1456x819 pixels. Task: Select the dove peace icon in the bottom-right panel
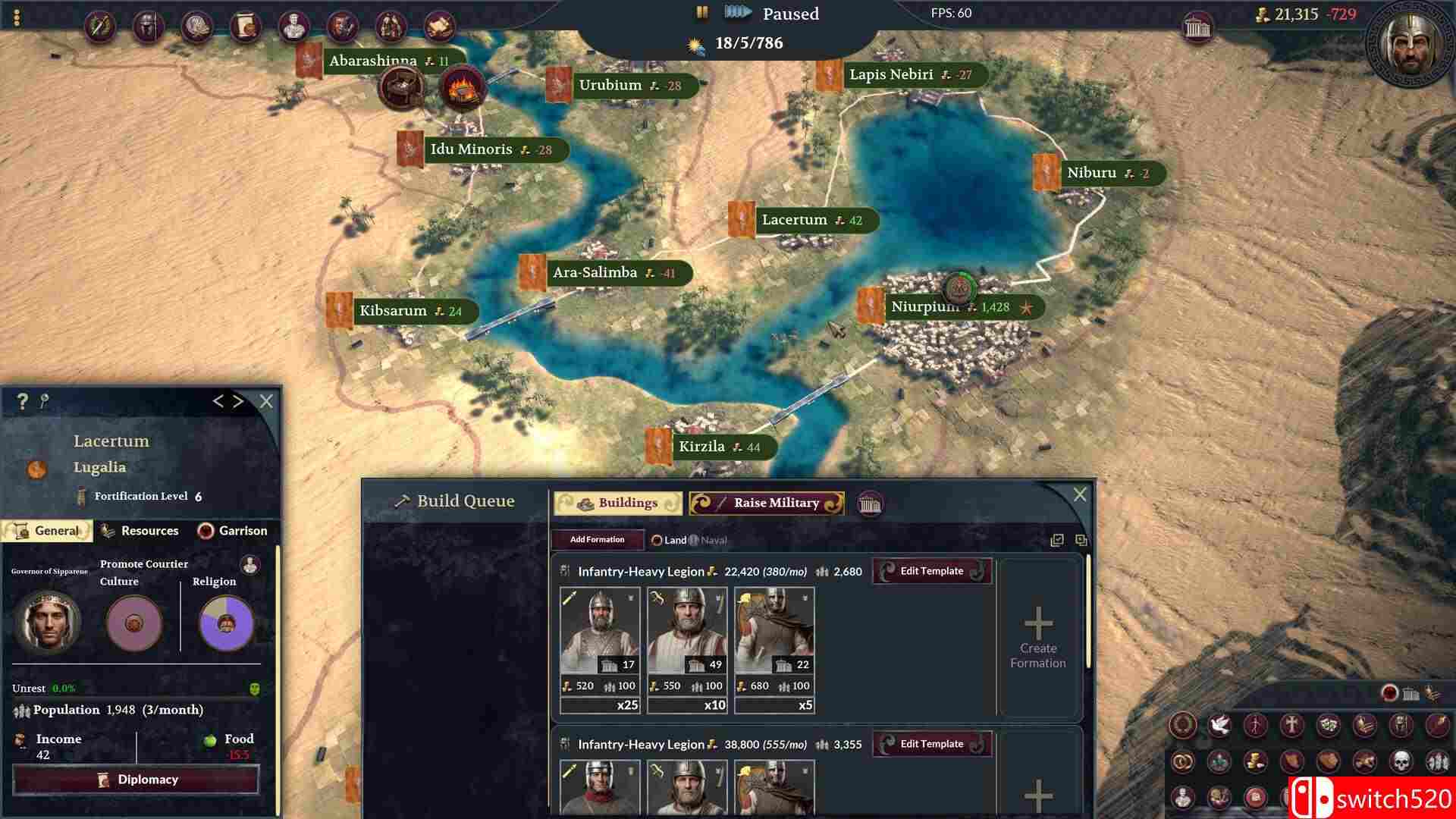point(1219,726)
